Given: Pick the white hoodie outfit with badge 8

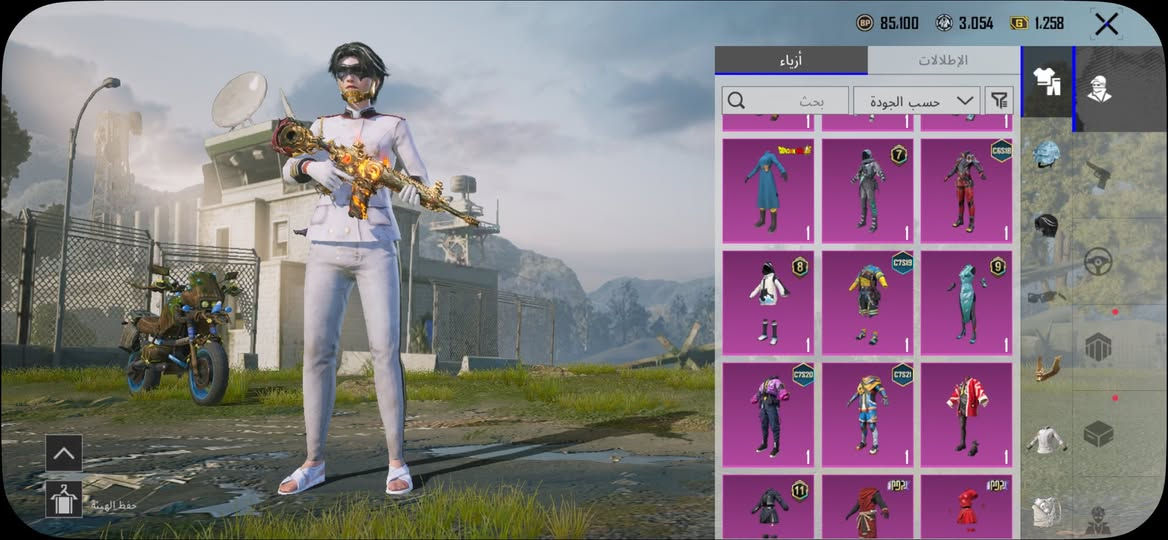Looking at the screenshot, I should pyautogui.click(x=768, y=302).
